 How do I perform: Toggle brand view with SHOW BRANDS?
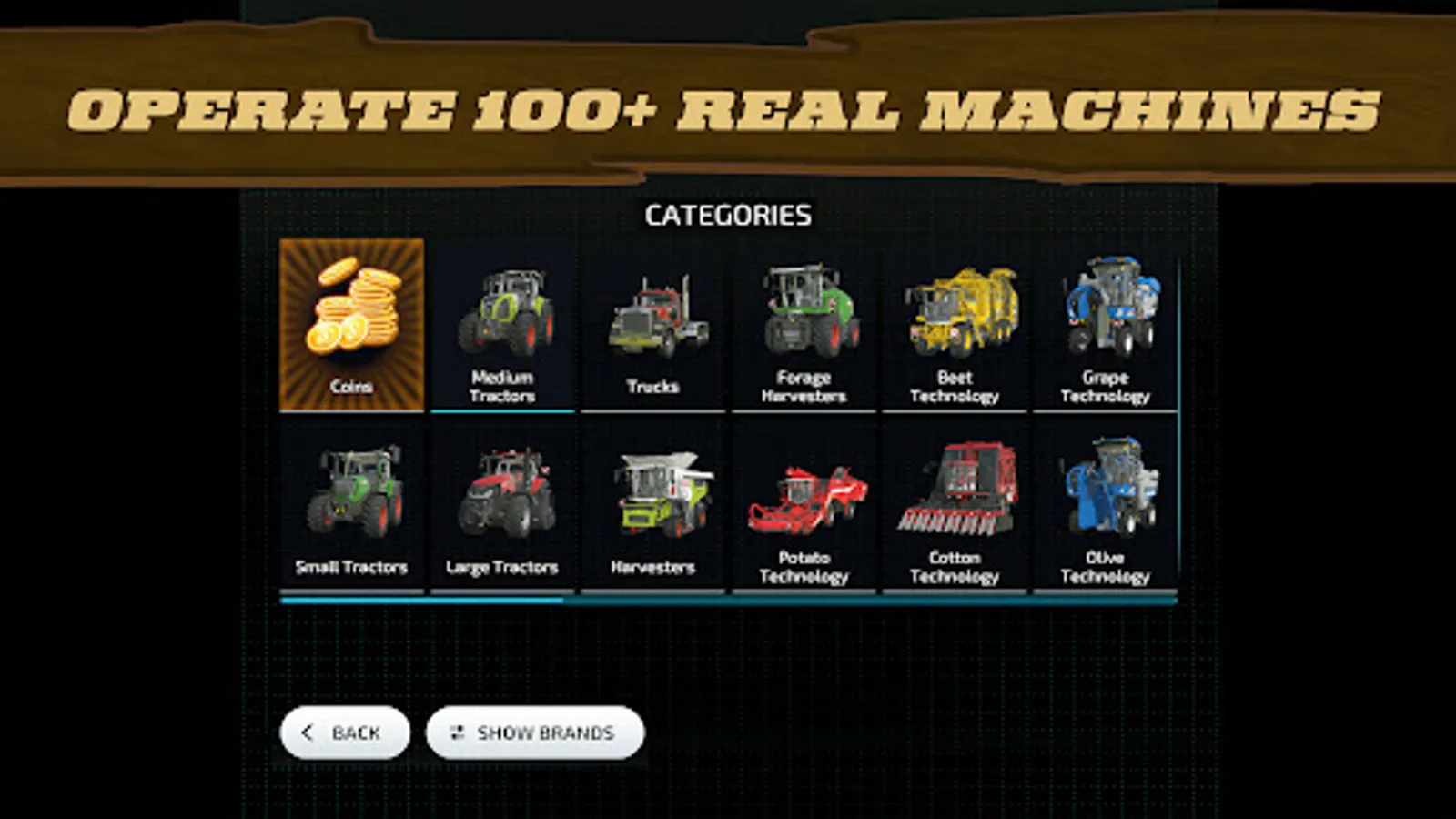click(537, 733)
